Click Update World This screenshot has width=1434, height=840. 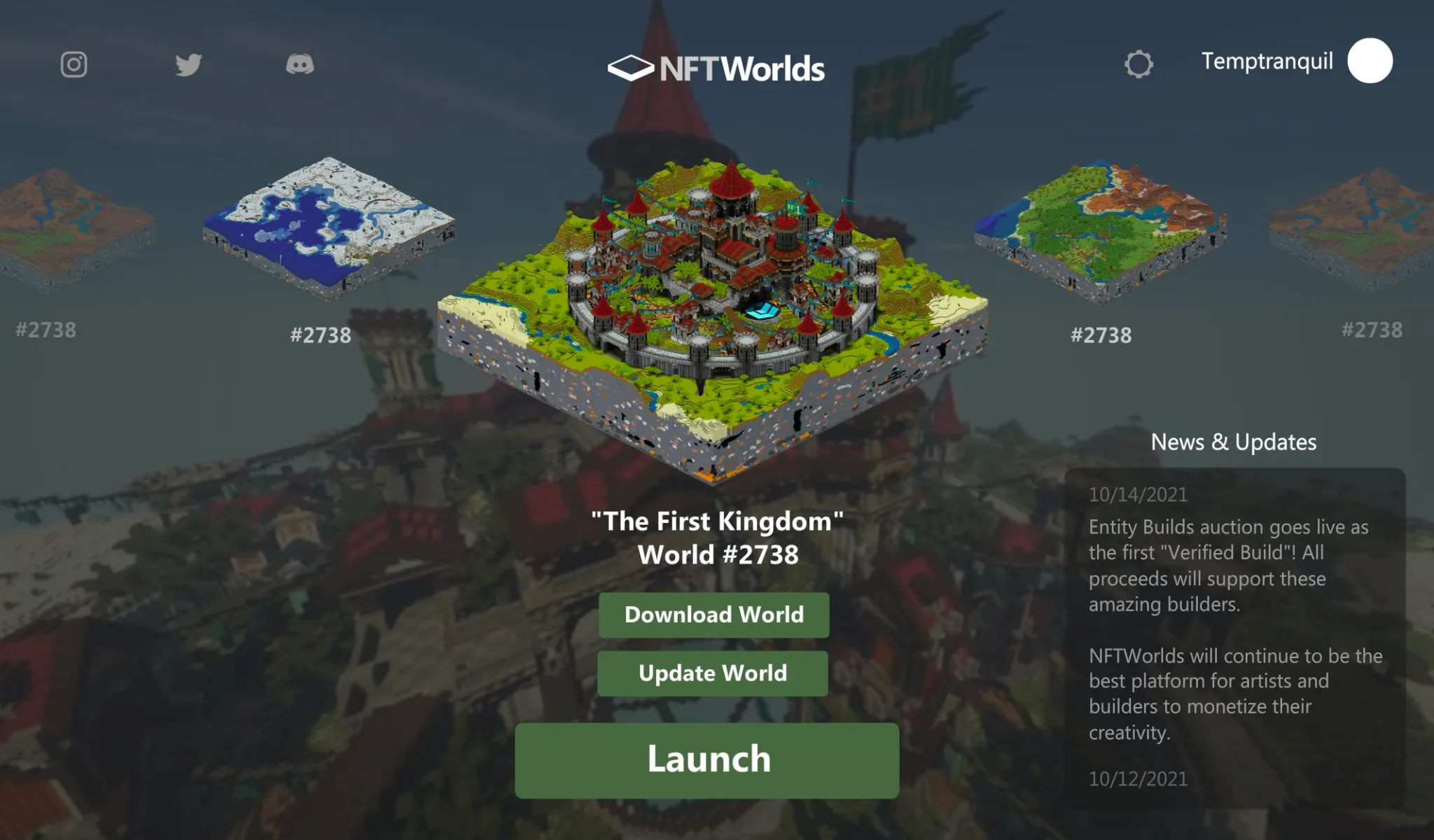coord(713,673)
